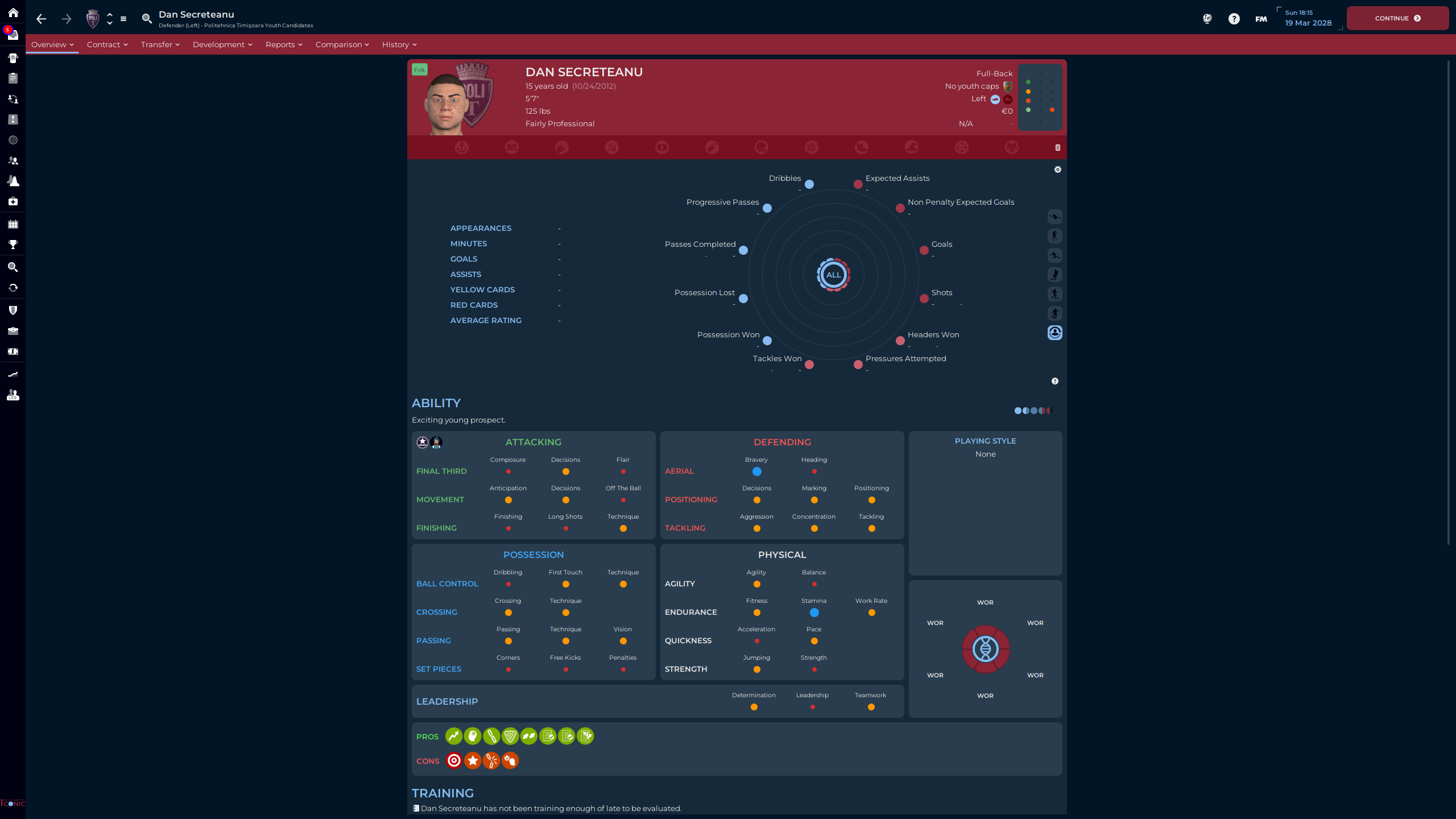Open the date and time display
Image resolution: width=1456 pixels, height=819 pixels.
pyautogui.click(x=1308, y=18)
